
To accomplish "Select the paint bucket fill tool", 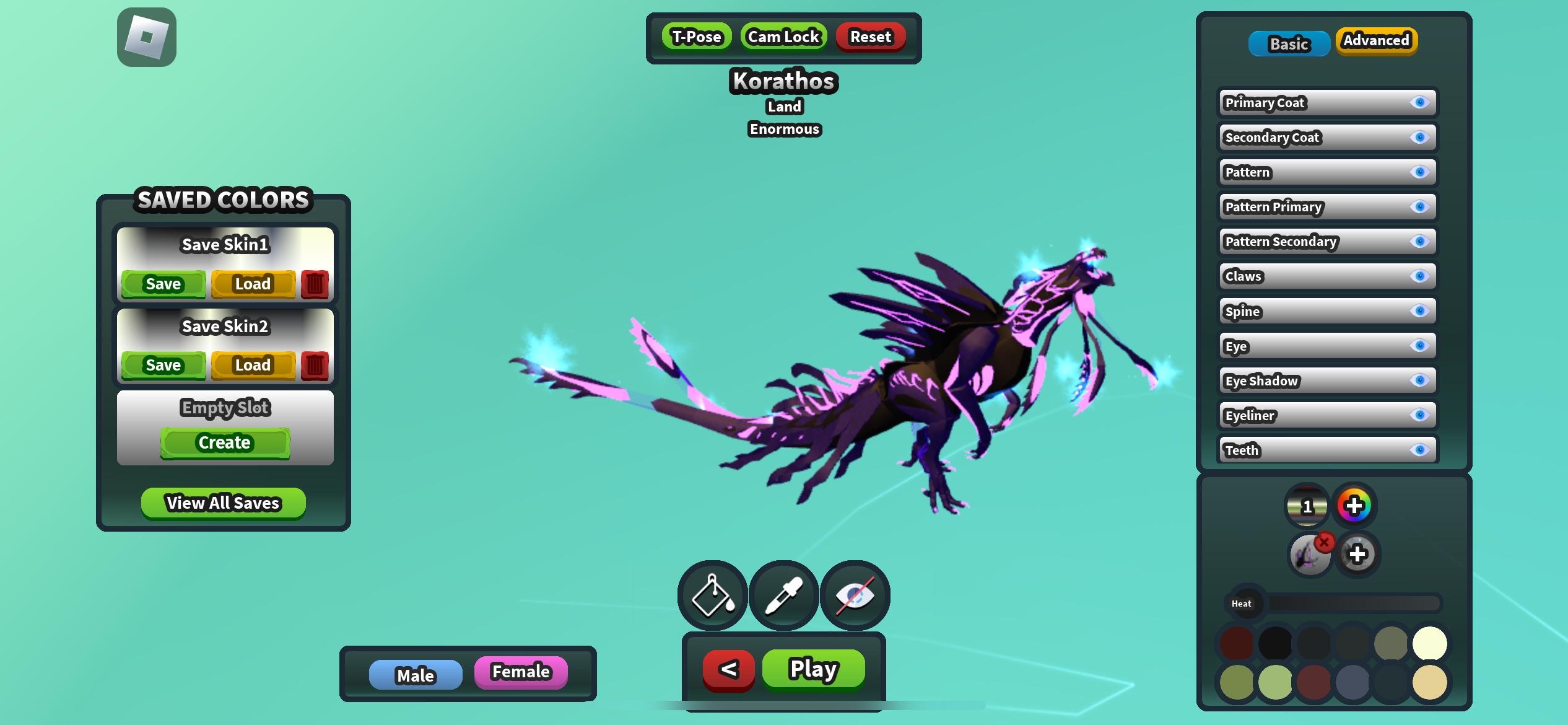I will click(711, 595).
